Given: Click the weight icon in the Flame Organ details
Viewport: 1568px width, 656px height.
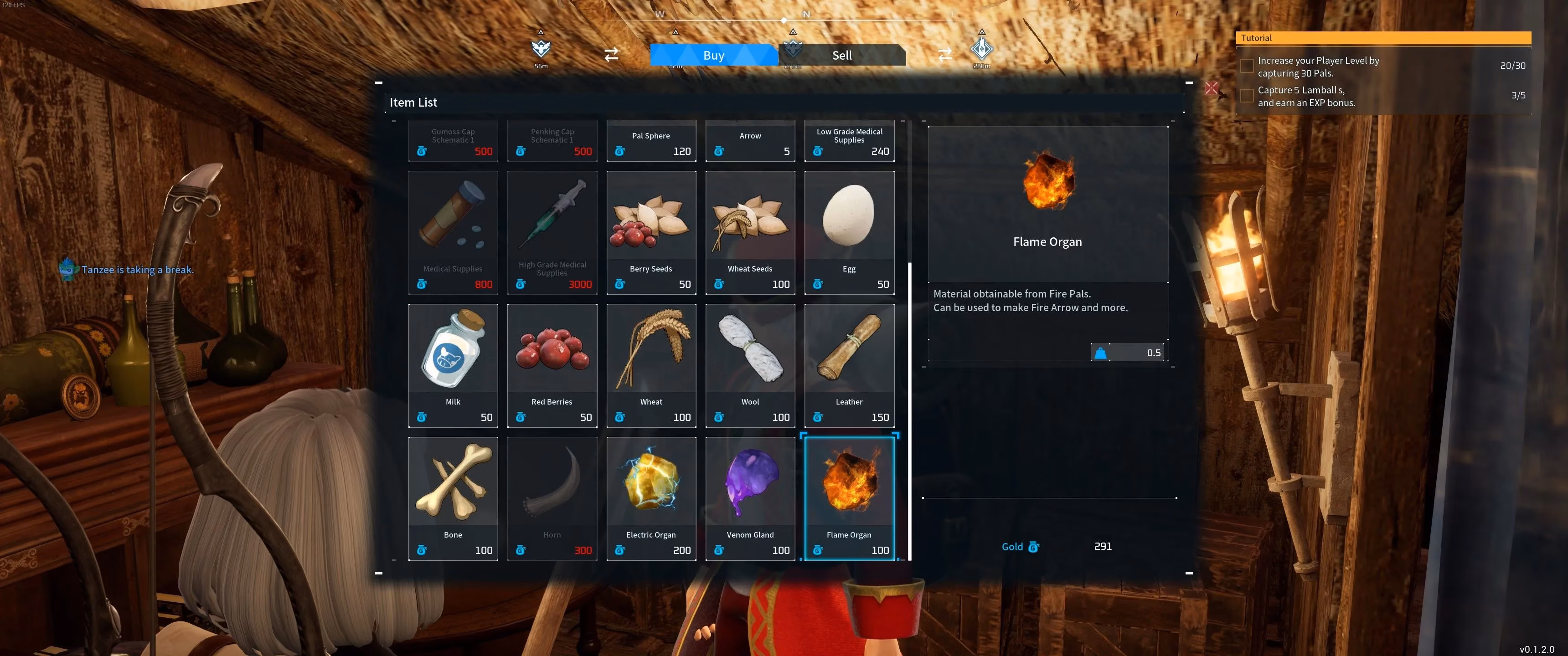Looking at the screenshot, I should (x=1100, y=352).
